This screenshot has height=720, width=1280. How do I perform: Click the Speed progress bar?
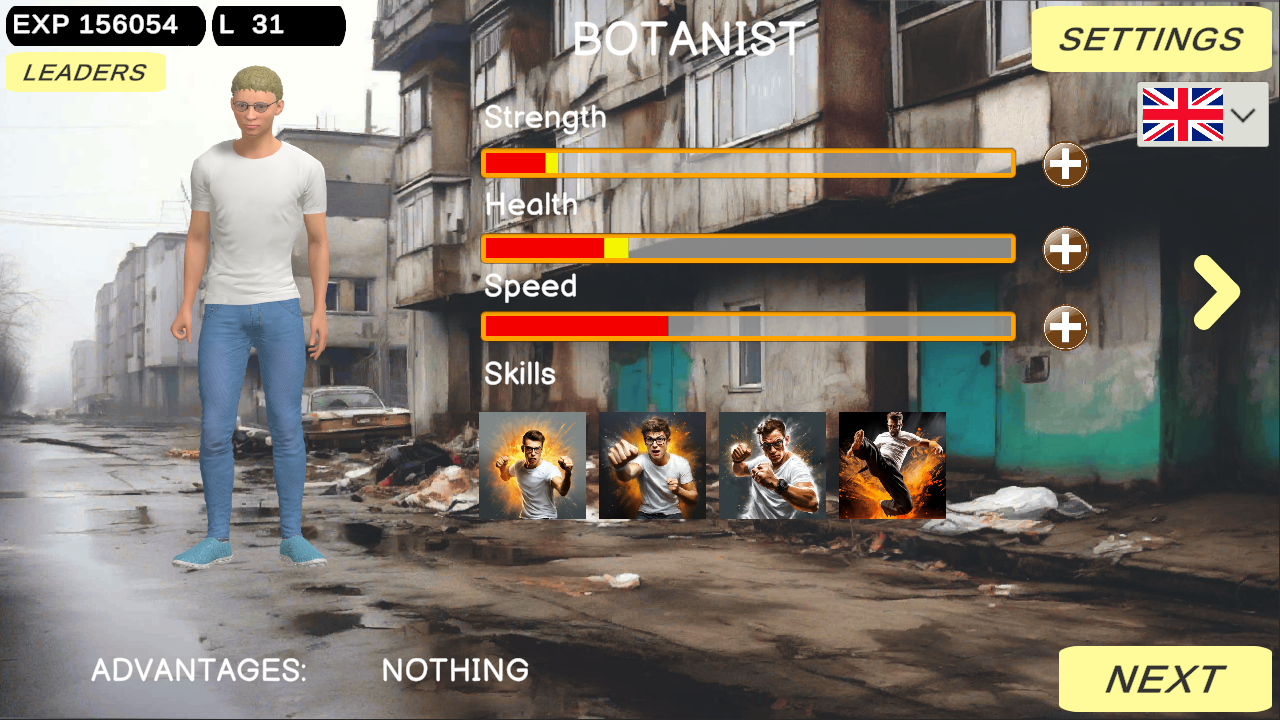[x=748, y=326]
